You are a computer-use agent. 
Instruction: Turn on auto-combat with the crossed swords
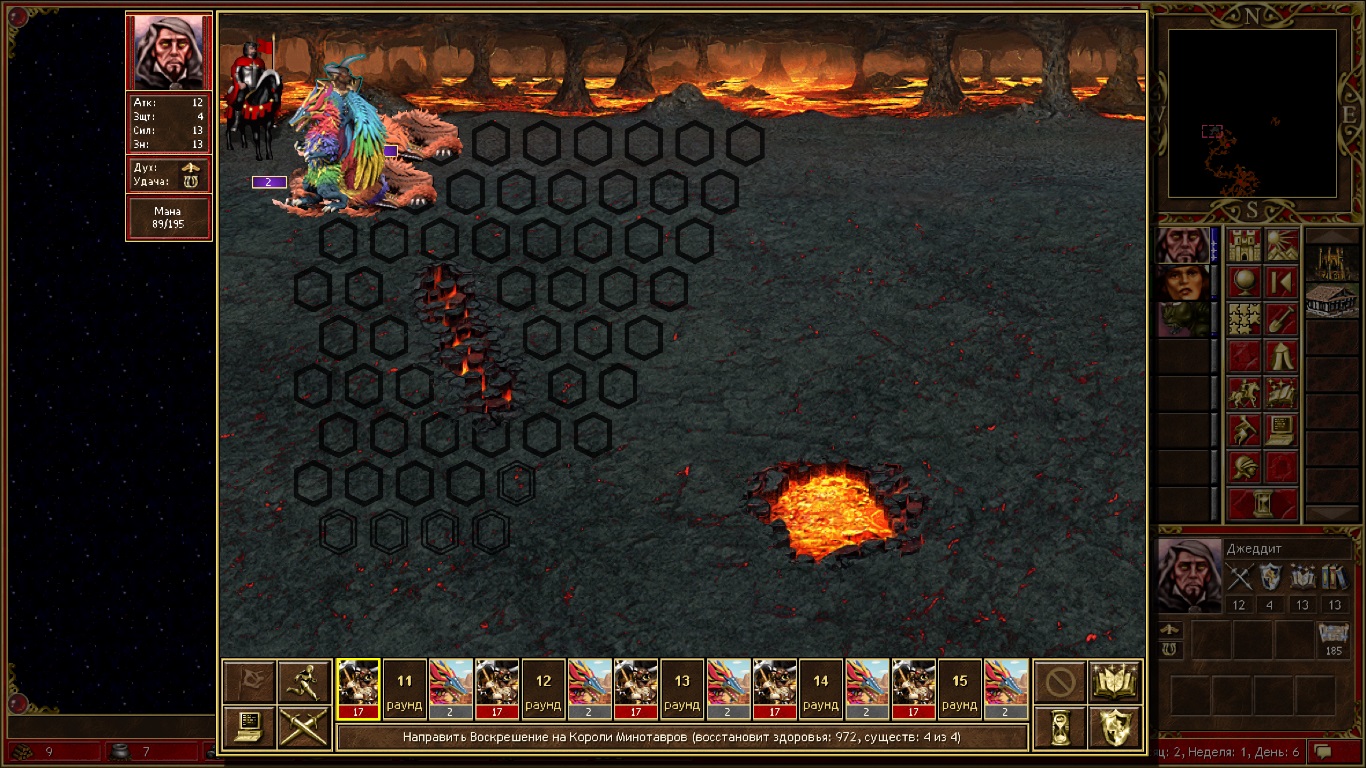303,727
